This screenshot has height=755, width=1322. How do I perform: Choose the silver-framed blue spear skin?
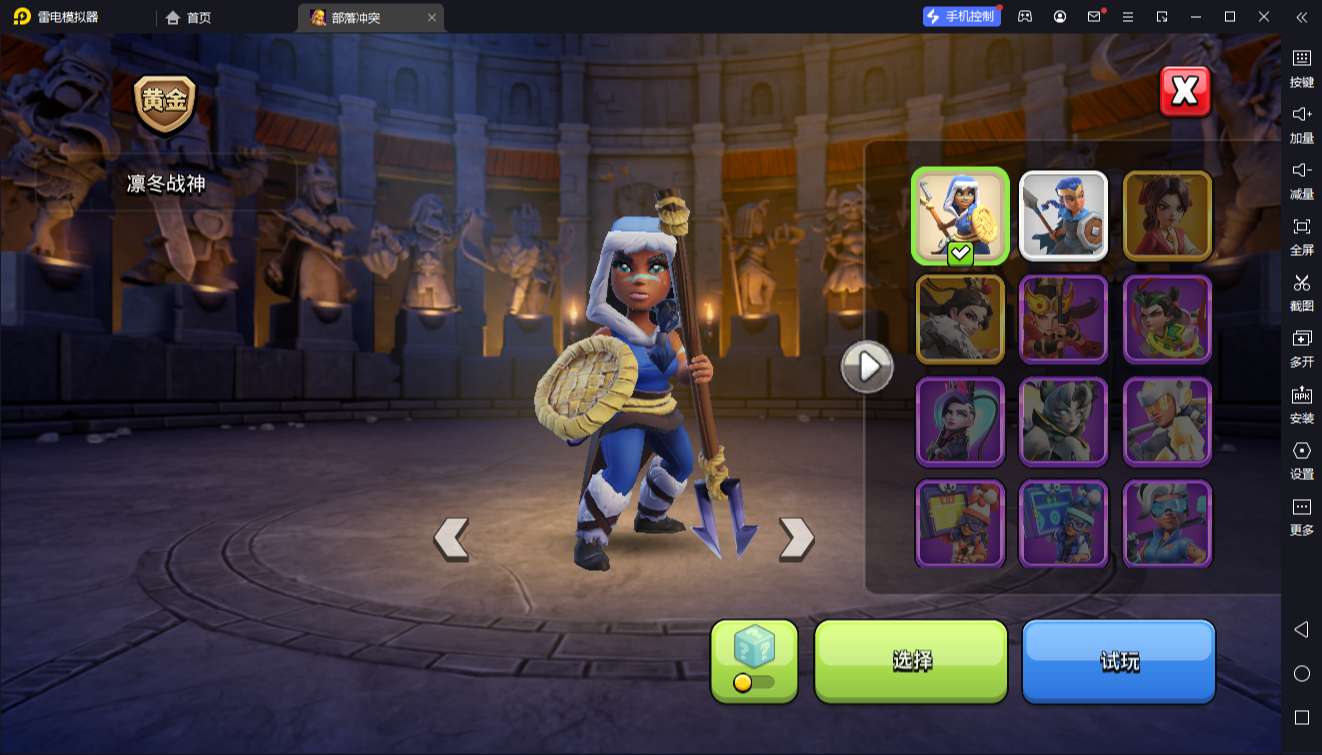(x=1063, y=216)
